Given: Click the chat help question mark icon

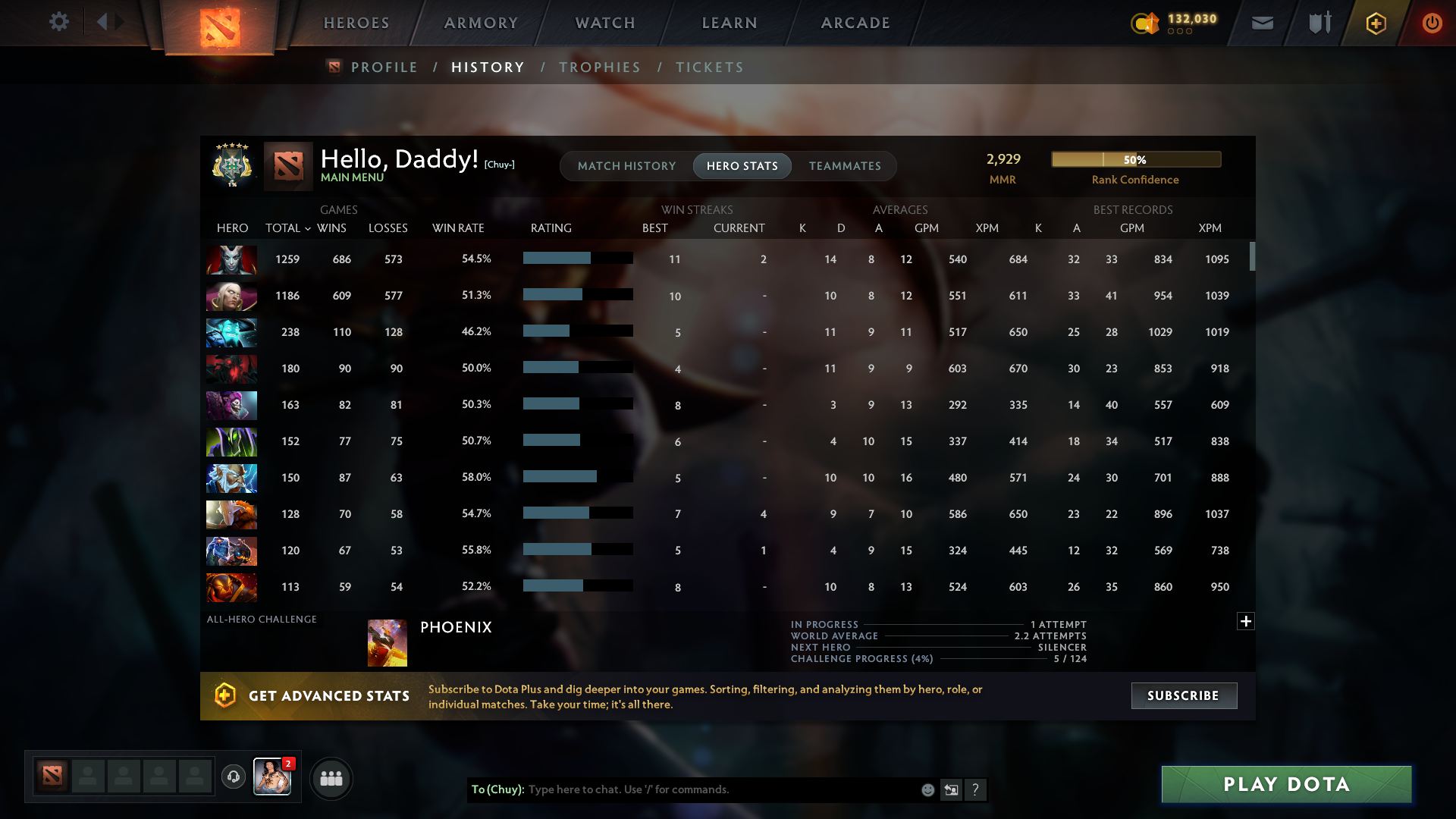Looking at the screenshot, I should pos(977,789).
